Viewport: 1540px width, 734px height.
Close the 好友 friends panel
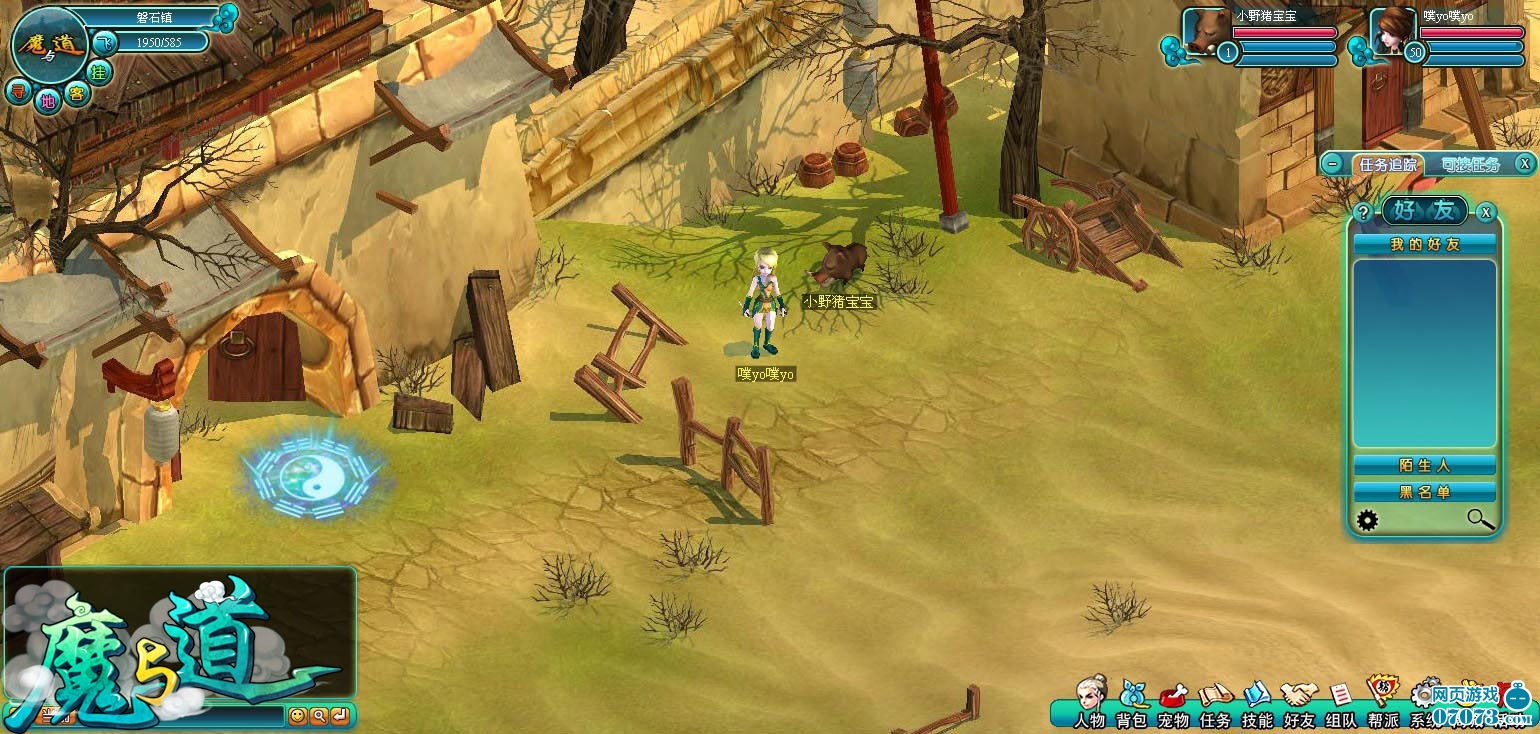pos(1487,211)
